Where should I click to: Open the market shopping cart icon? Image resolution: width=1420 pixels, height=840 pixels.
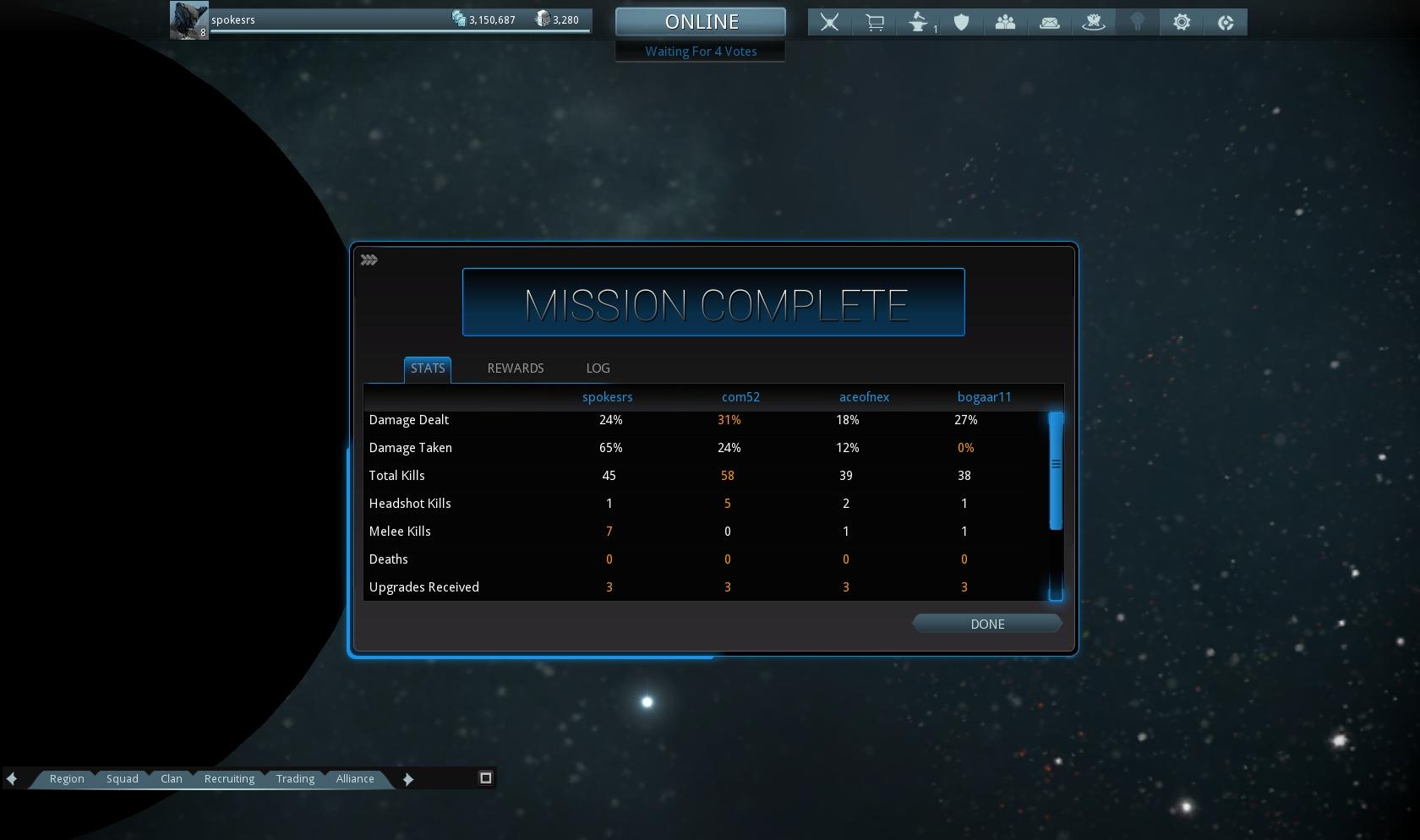[874, 23]
